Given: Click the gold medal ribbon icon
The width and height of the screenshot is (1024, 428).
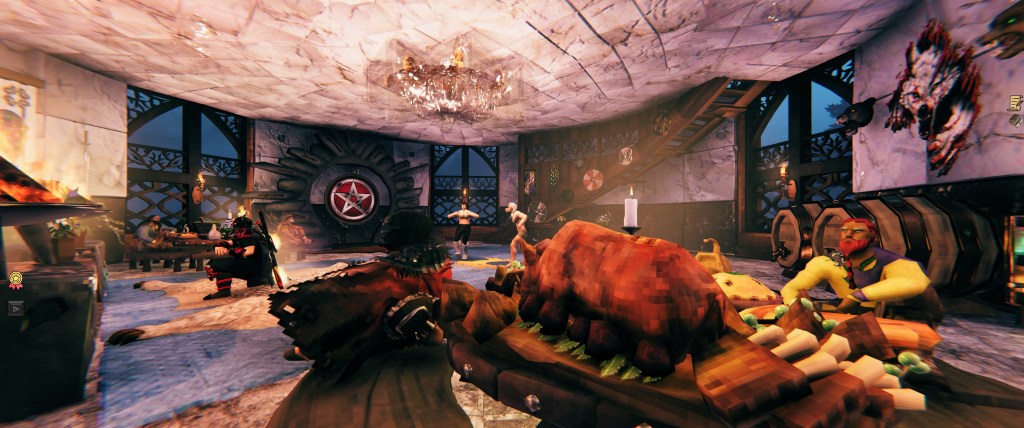Looking at the screenshot, I should click(x=15, y=281).
